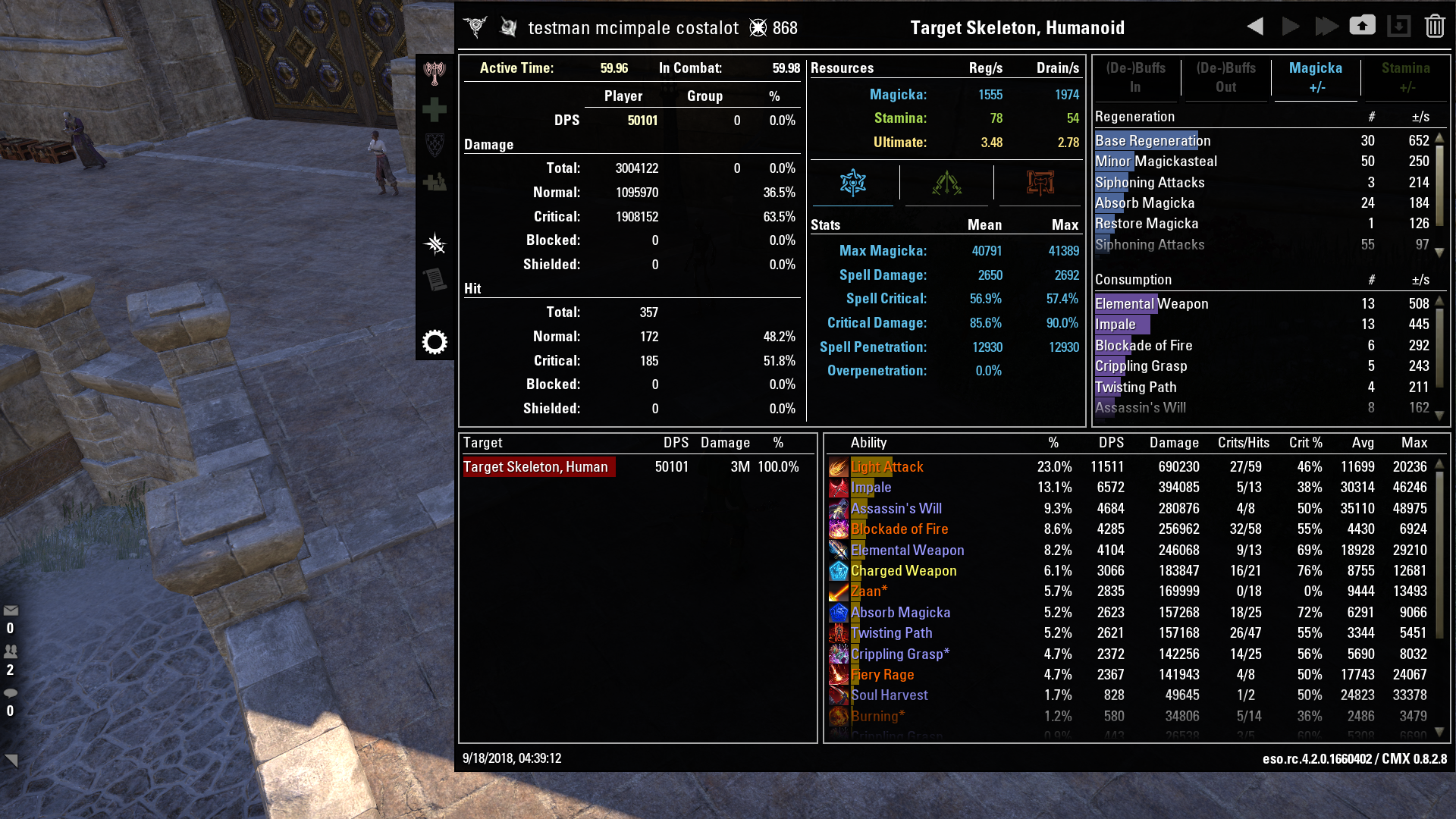
Task: Open the (De-)Buffs Out tab
Action: 1226,76
